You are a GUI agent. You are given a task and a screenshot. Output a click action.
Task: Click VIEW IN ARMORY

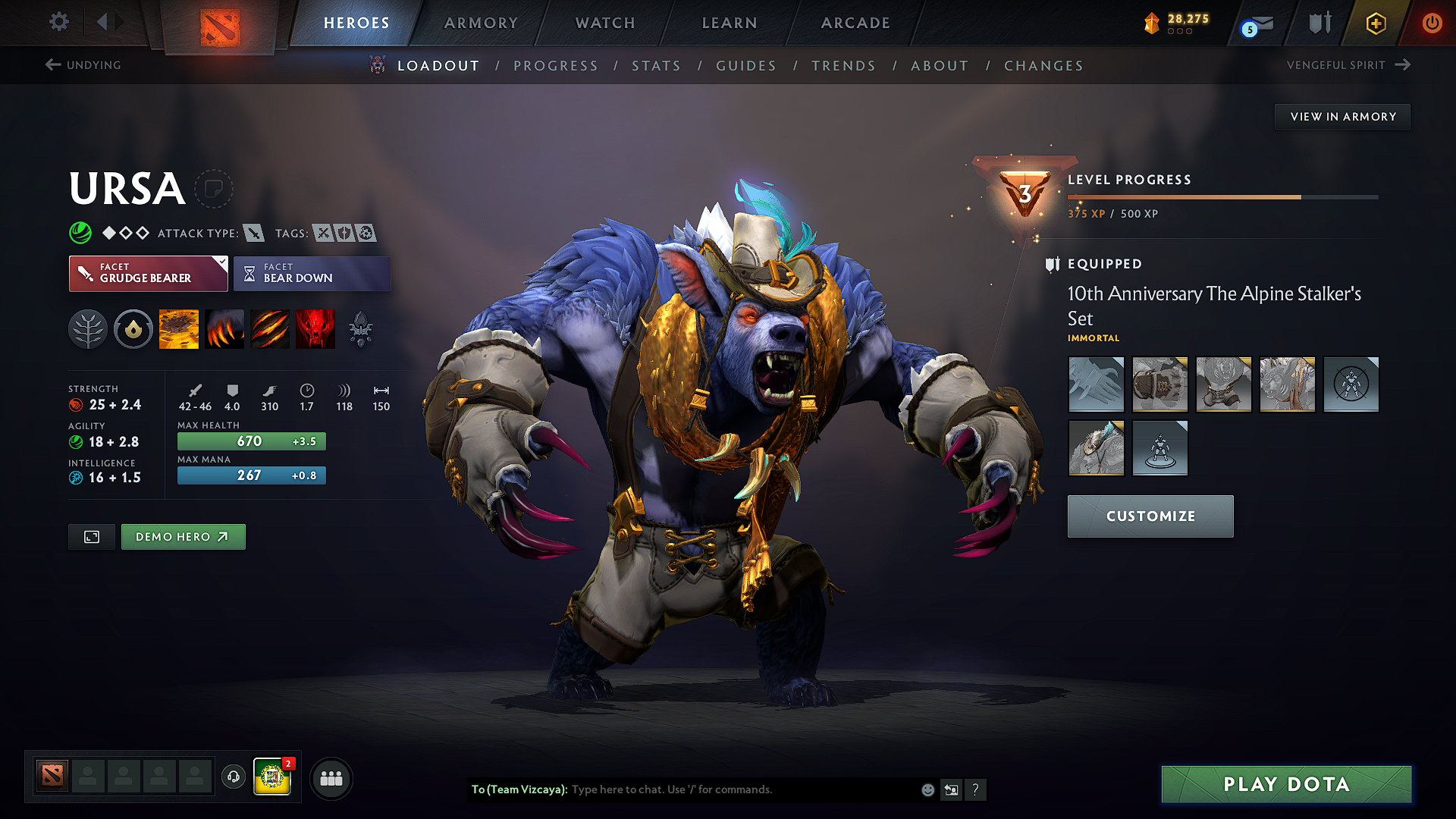coord(1341,116)
